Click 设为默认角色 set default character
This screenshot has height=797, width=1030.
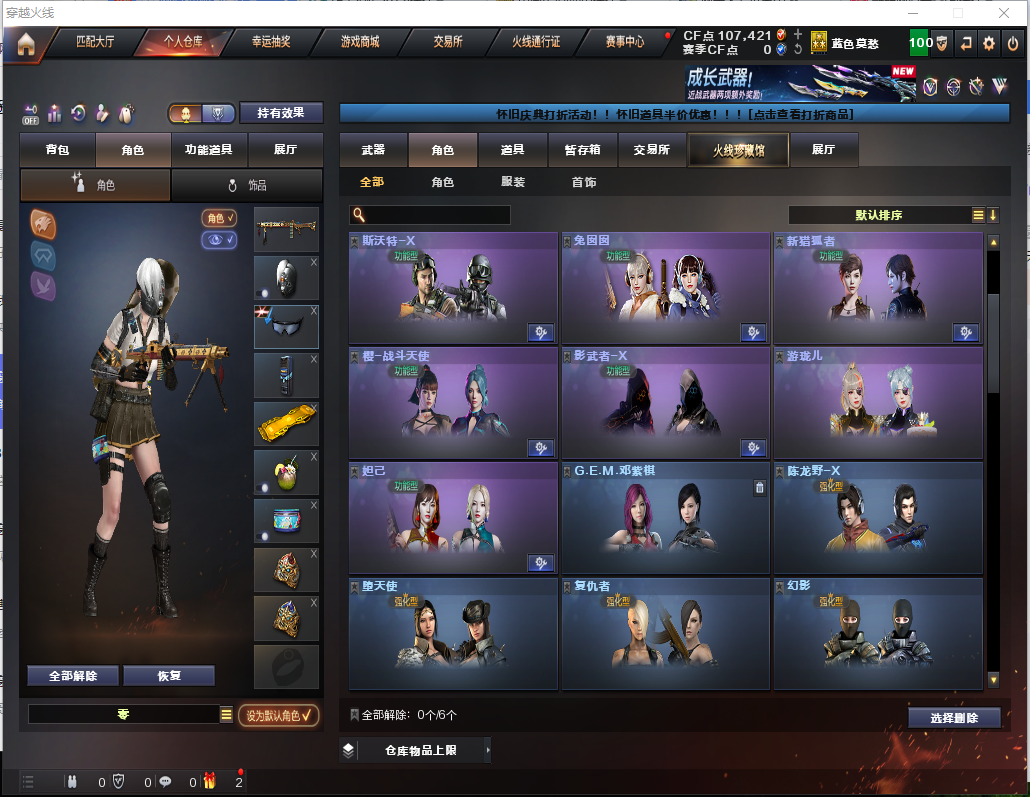click(x=279, y=715)
